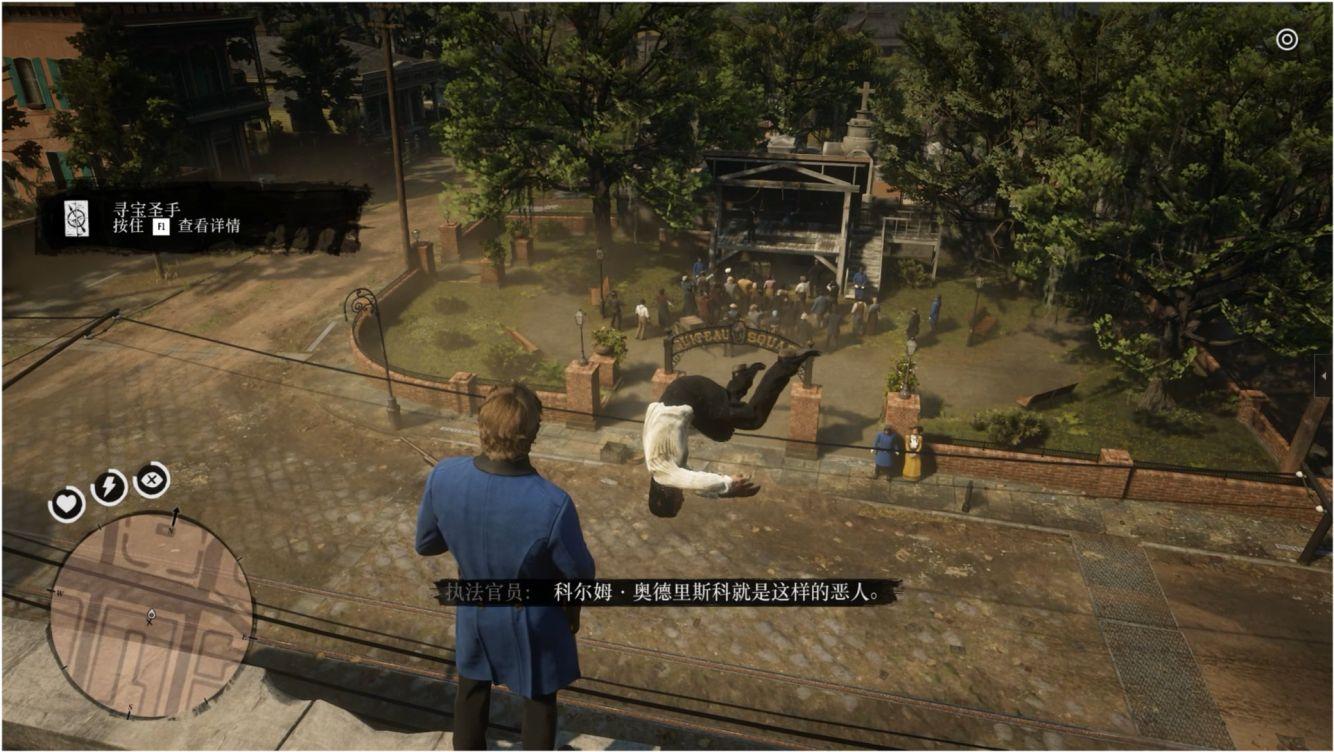Click the 查看详情 view details text
This screenshot has width=1334, height=752.
[208, 227]
